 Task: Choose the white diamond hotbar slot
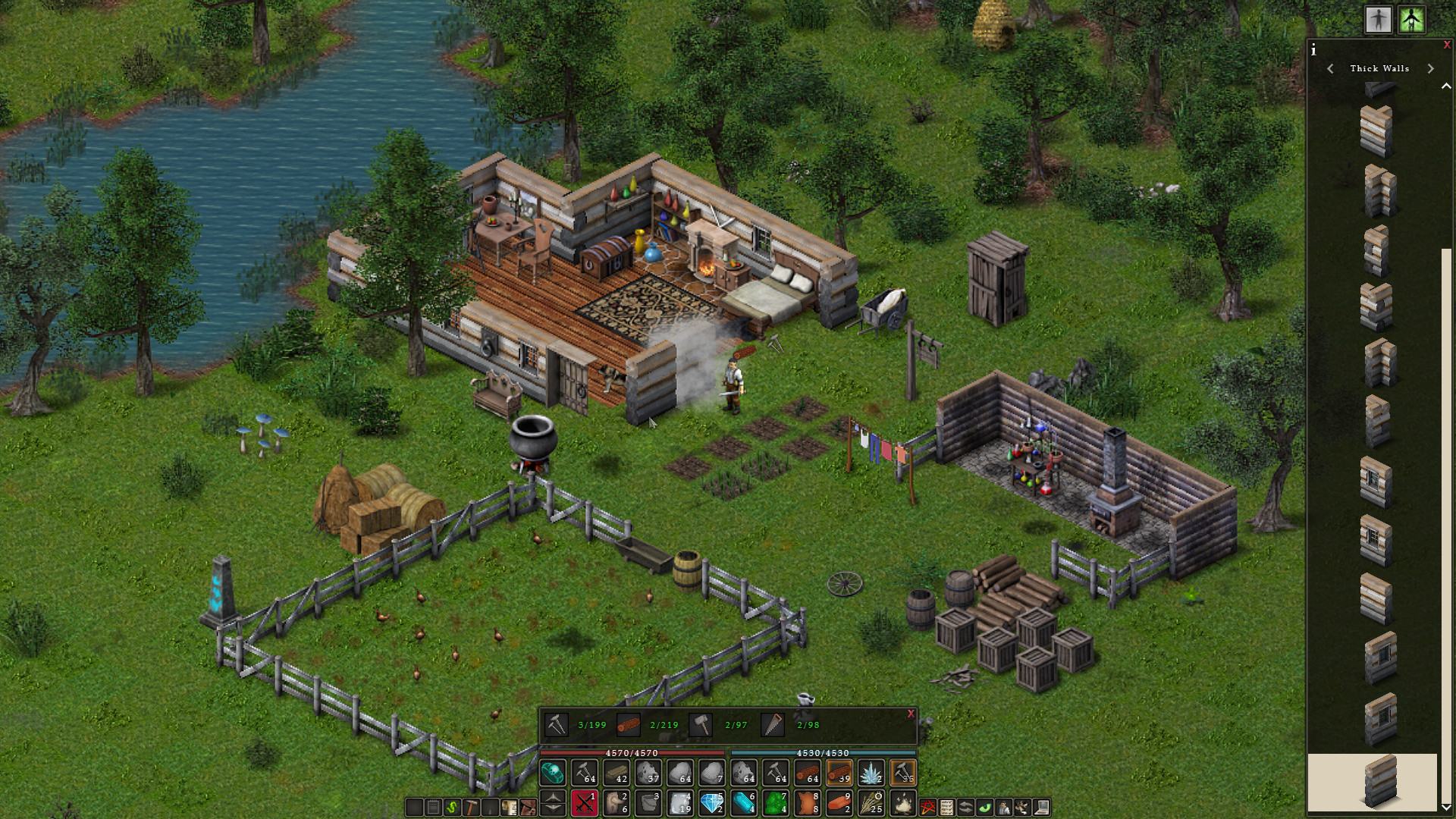tap(712, 802)
